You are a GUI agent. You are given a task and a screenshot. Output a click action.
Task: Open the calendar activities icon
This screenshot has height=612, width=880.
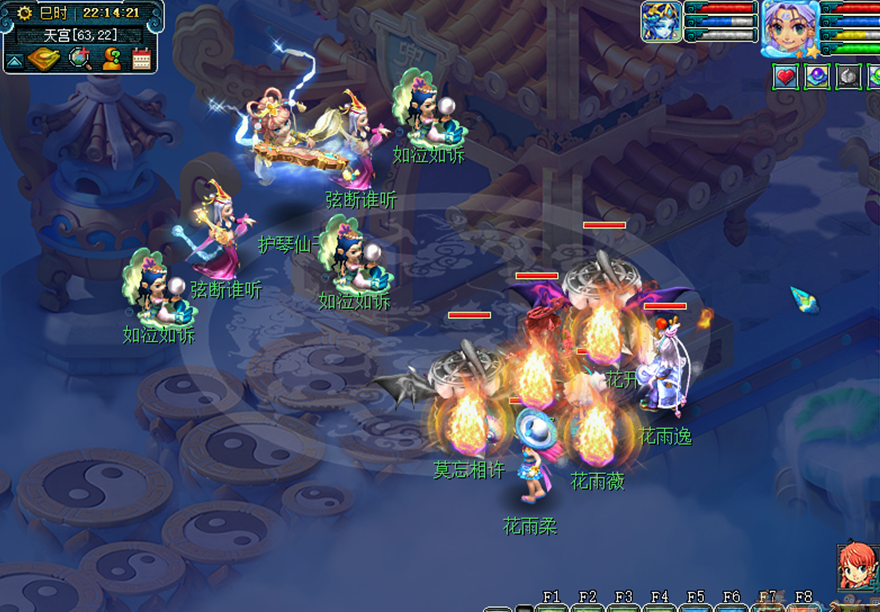(141, 59)
